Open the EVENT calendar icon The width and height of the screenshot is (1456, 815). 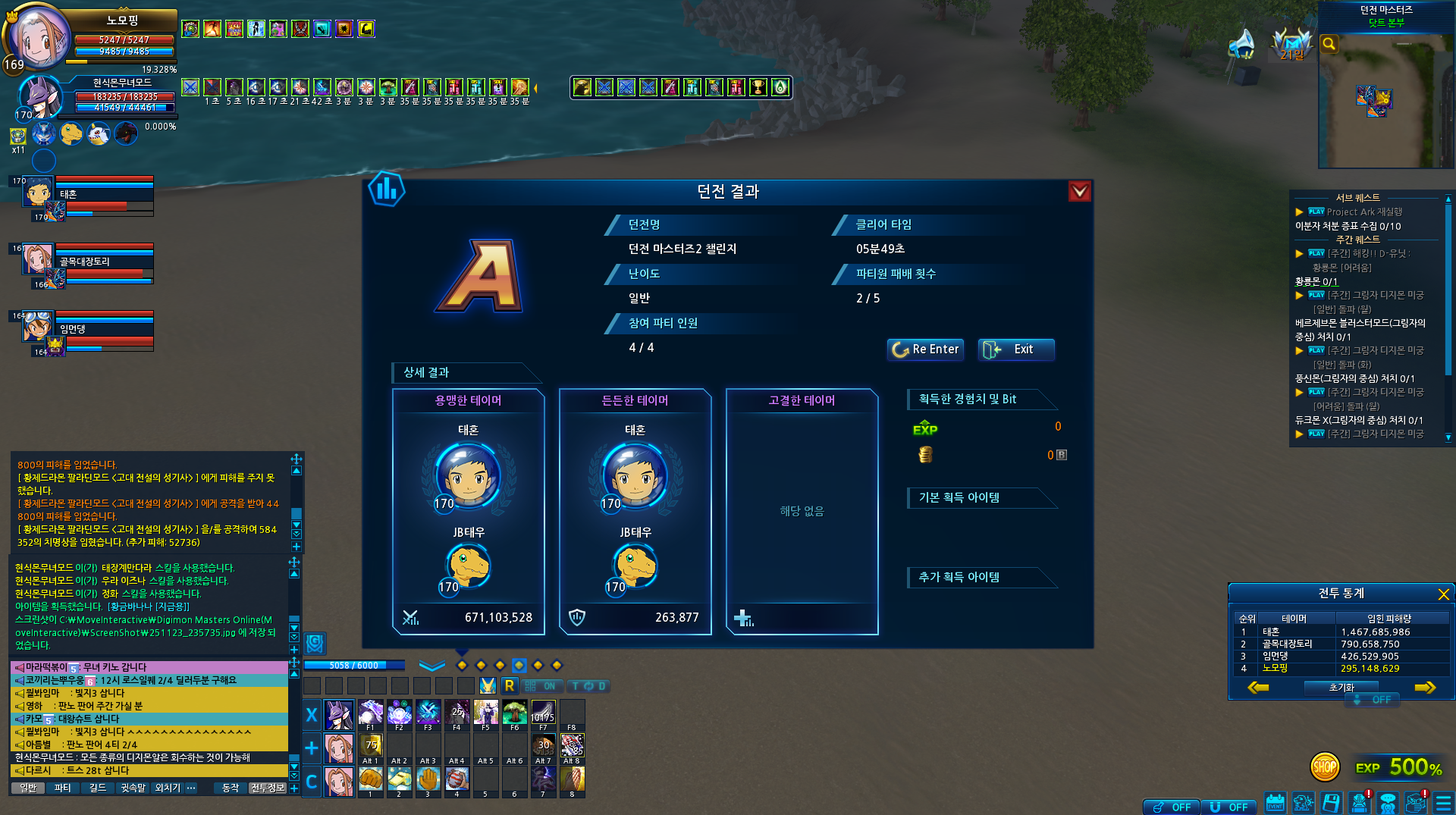[1275, 803]
